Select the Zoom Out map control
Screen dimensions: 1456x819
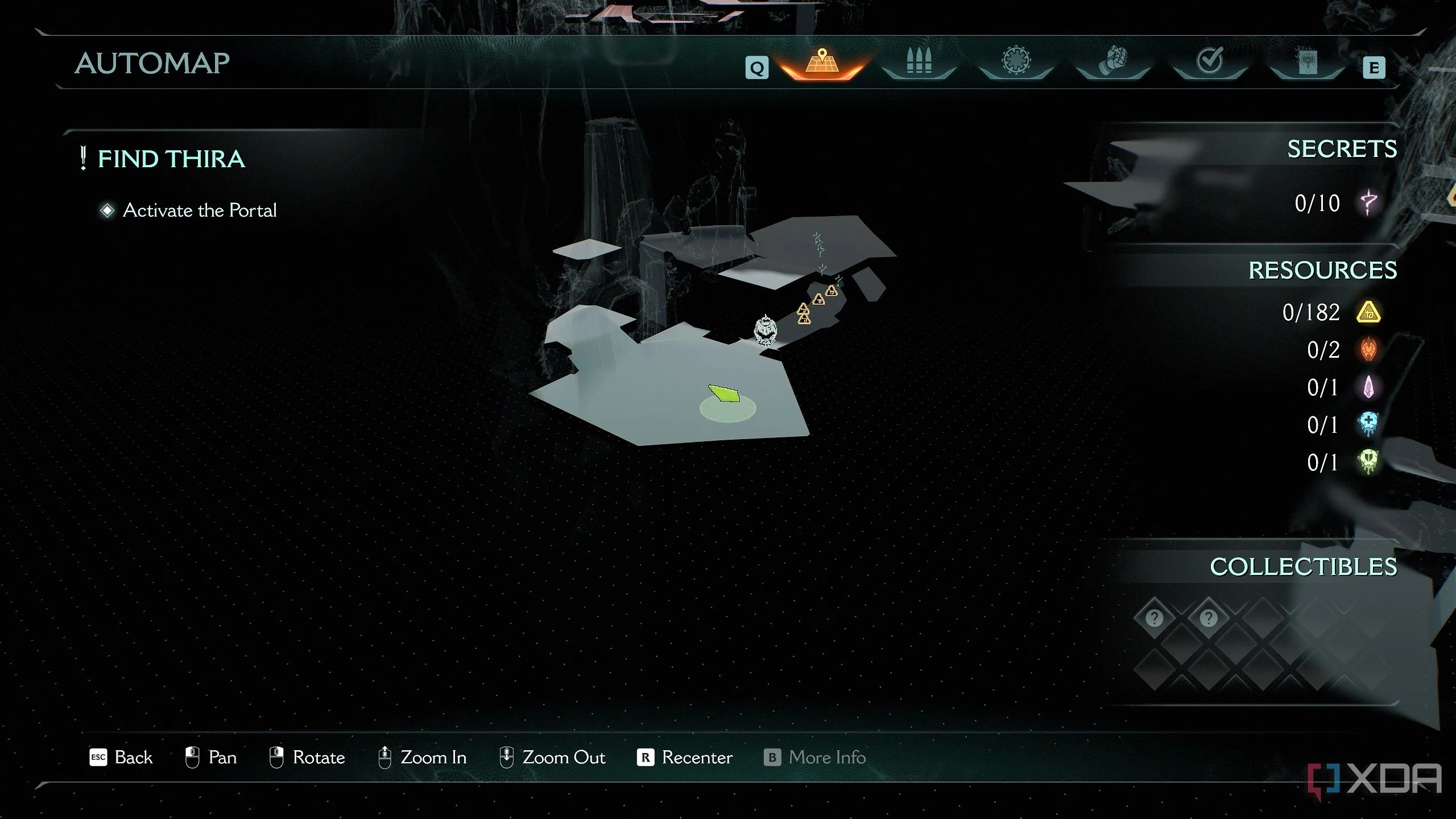552,758
